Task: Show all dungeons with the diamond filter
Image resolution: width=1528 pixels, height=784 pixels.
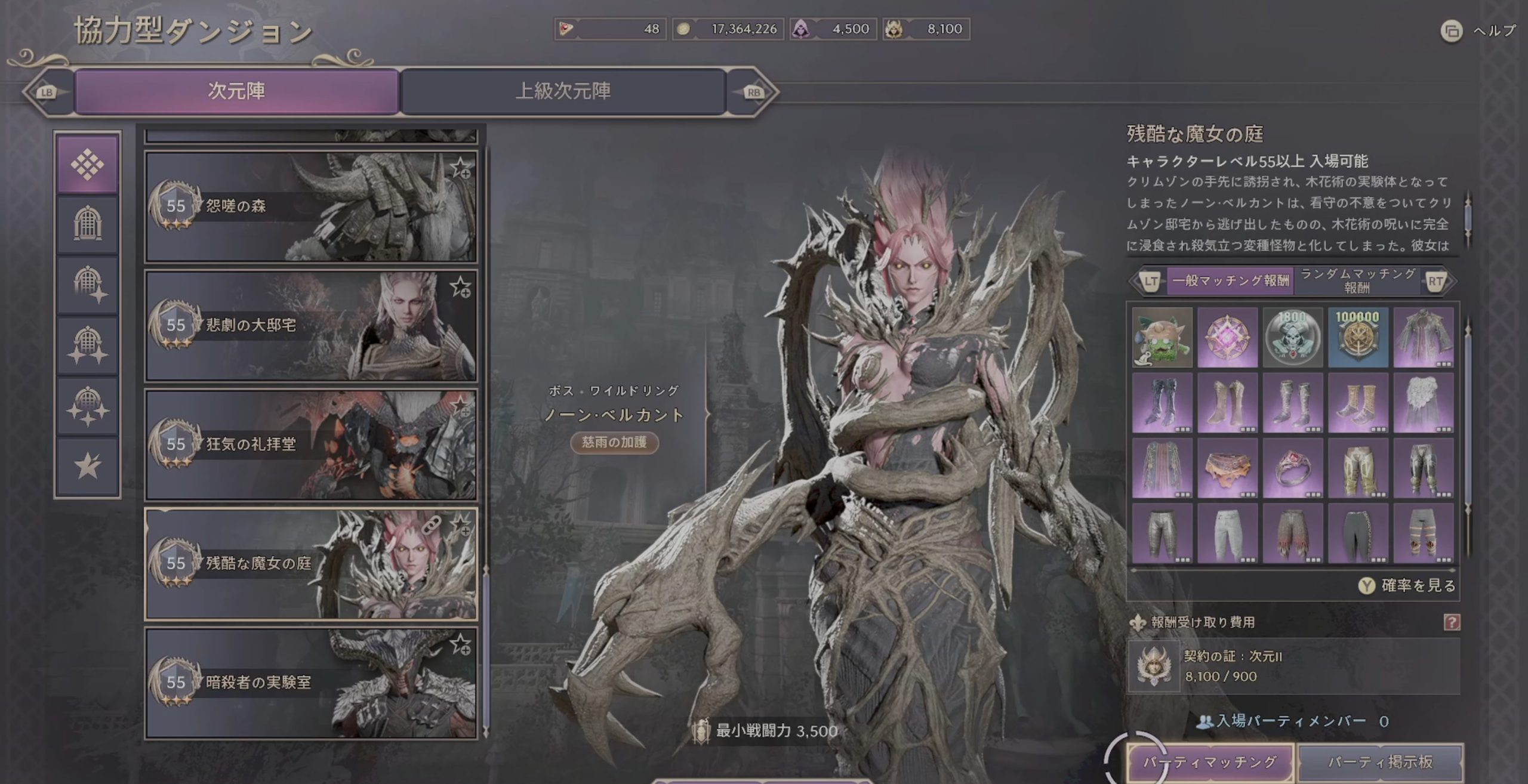Action: point(87,165)
